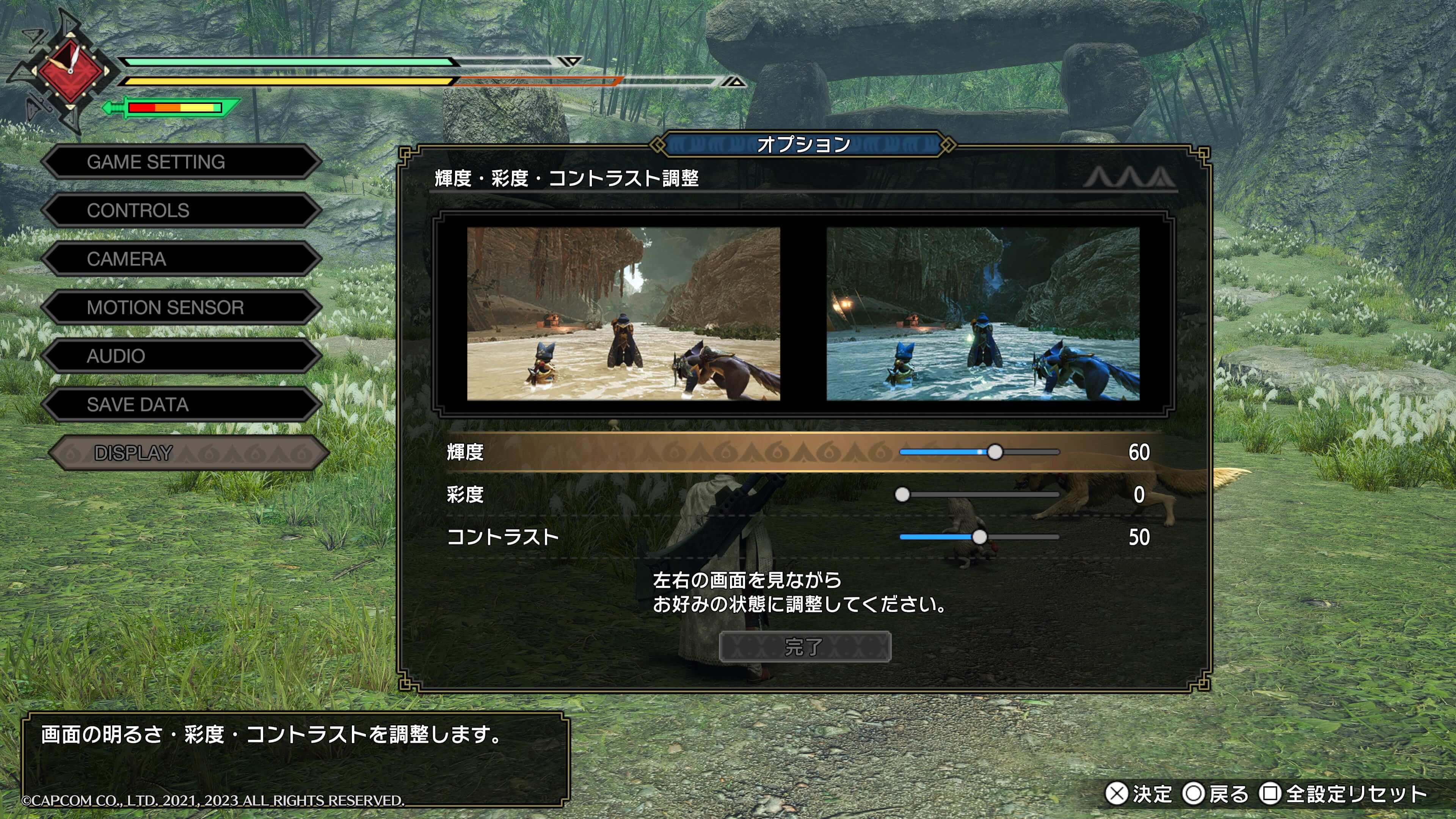Choose the SAVE DATA entry

181,405
